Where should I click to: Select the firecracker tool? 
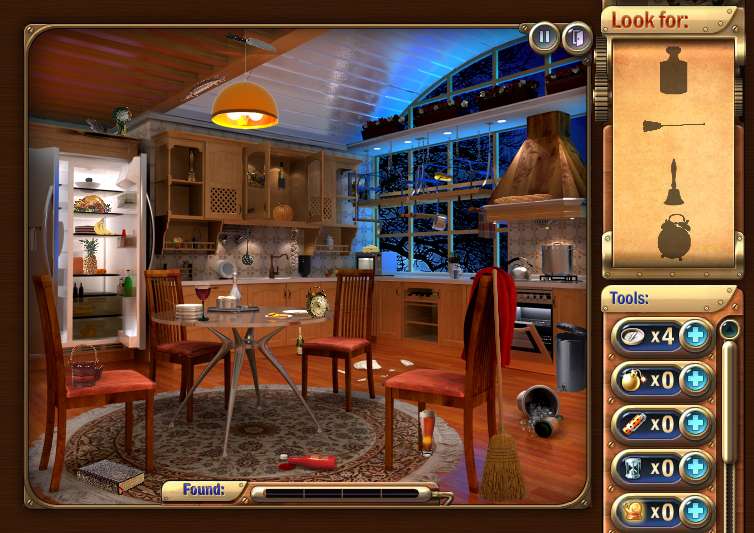pyautogui.click(x=632, y=424)
